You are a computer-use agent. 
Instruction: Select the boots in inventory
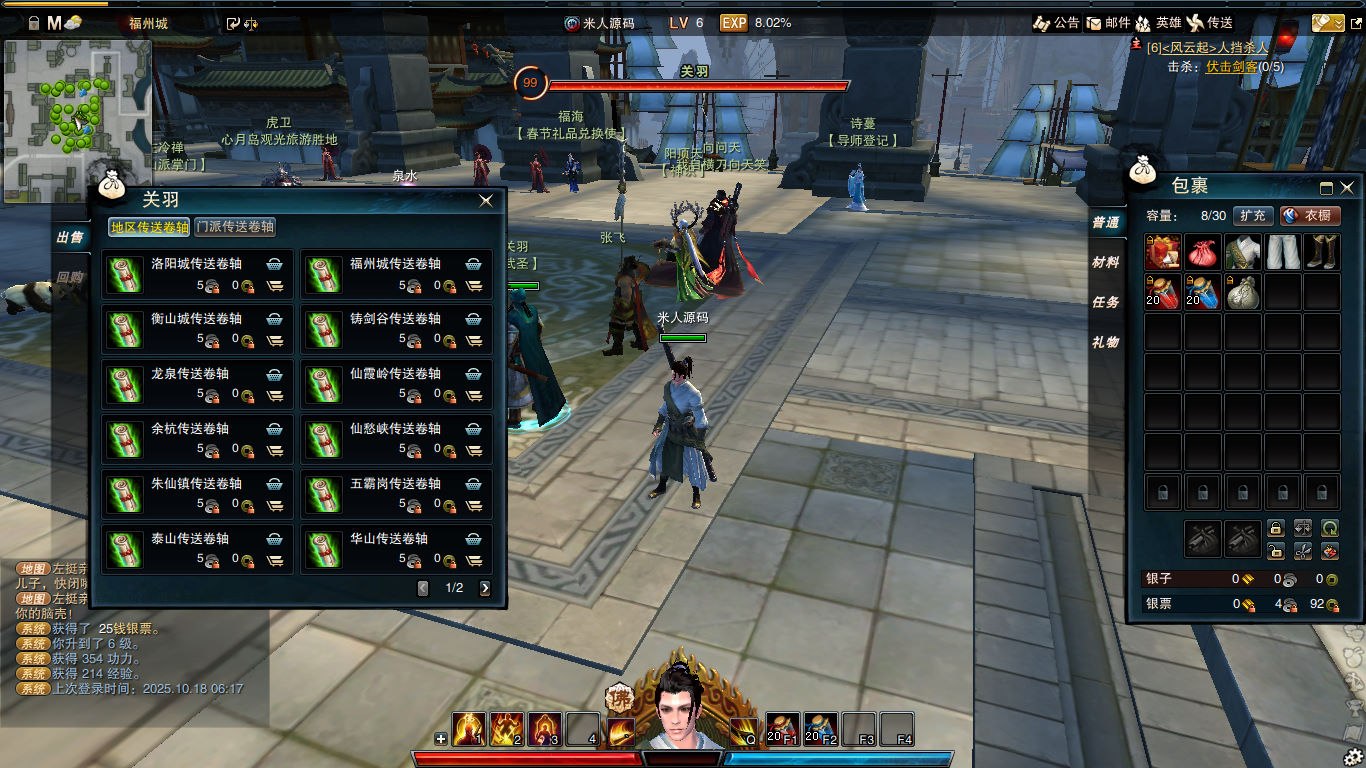[1322, 252]
